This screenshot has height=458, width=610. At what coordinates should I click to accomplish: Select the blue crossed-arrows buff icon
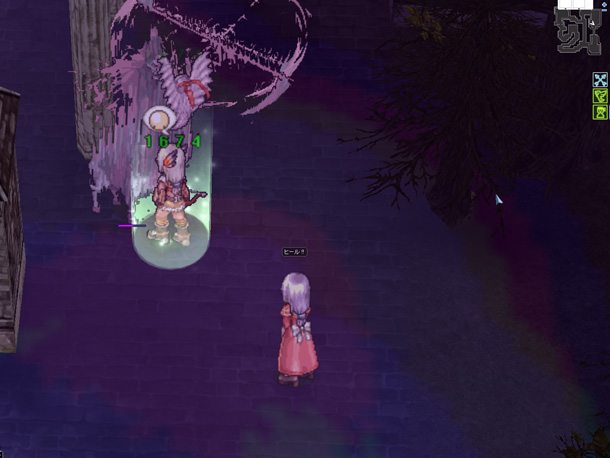pyautogui.click(x=600, y=80)
